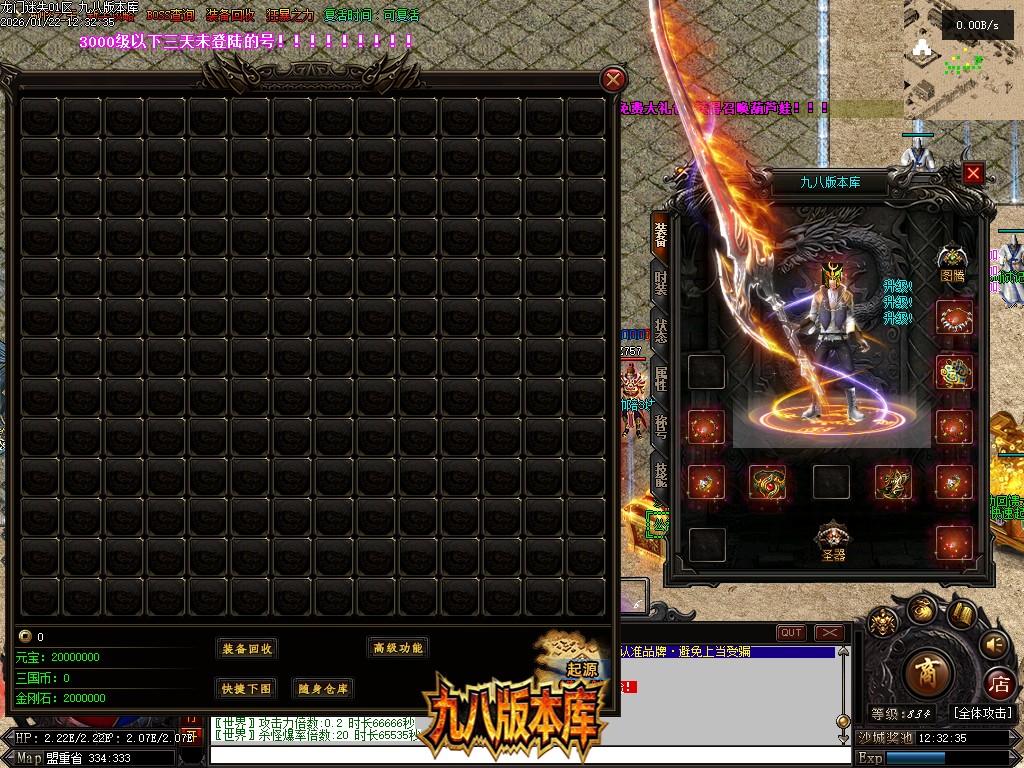1024x768 pixels.
Task: Open the 属性 attributes tab
Action: pyautogui.click(x=661, y=378)
